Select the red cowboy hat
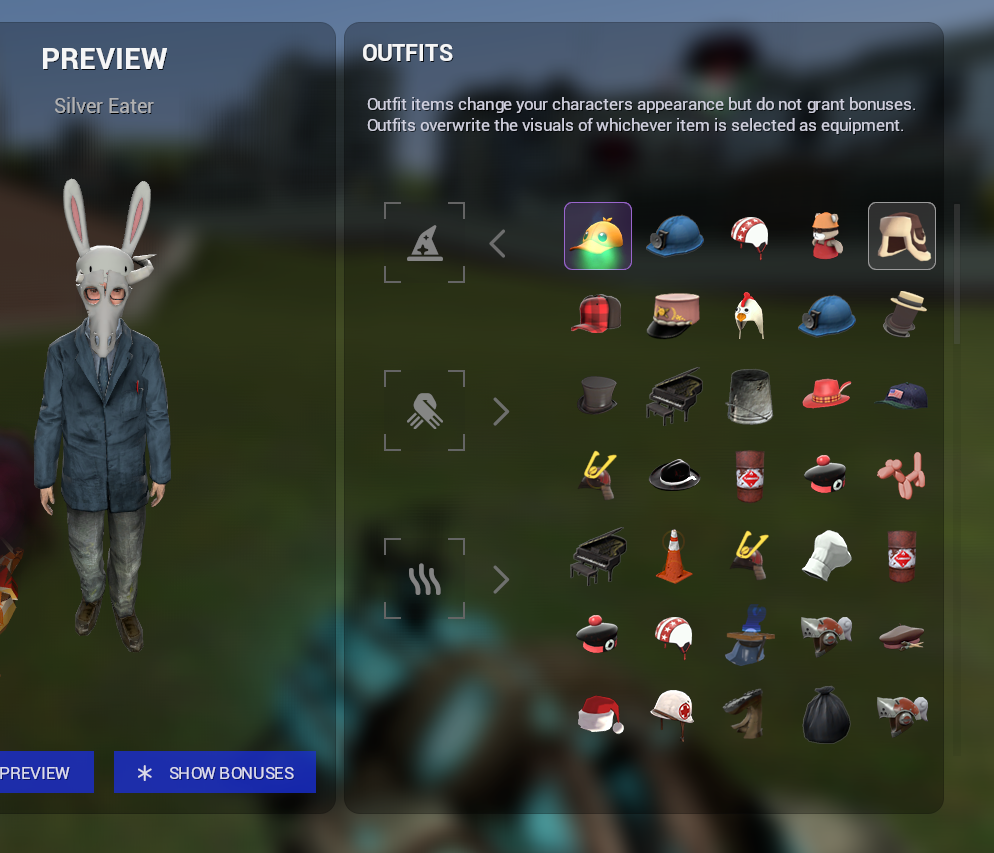The height and width of the screenshot is (853, 994). [x=826, y=394]
